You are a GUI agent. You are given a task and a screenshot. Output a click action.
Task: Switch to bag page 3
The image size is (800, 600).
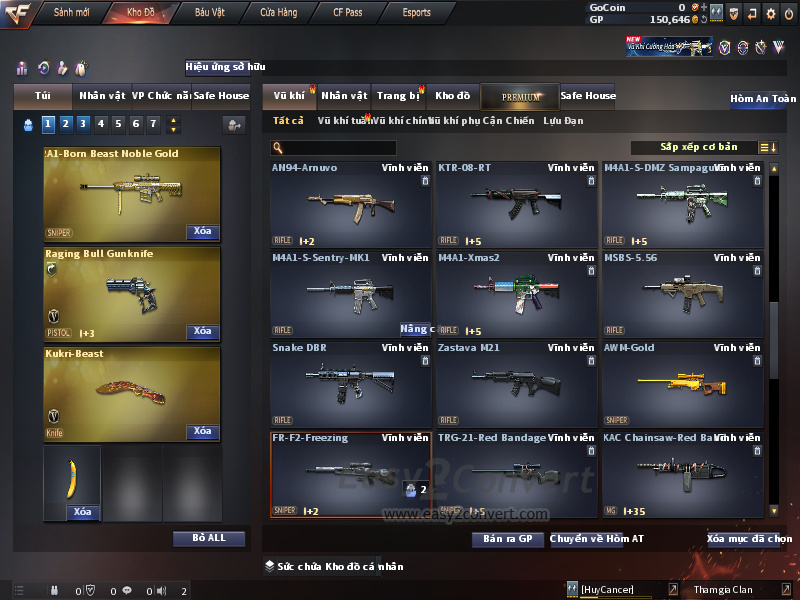pos(83,124)
